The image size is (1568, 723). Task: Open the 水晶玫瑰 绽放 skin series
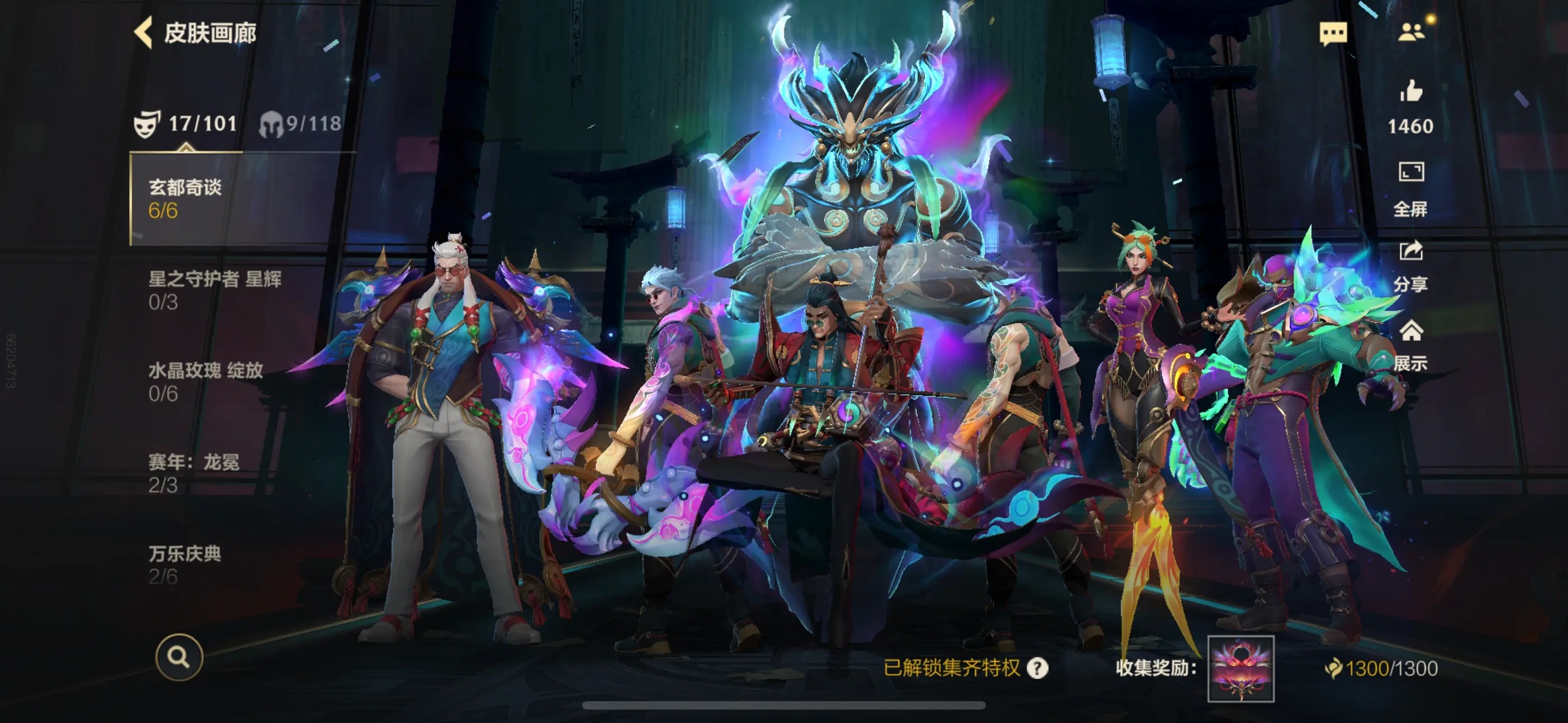click(206, 382)
